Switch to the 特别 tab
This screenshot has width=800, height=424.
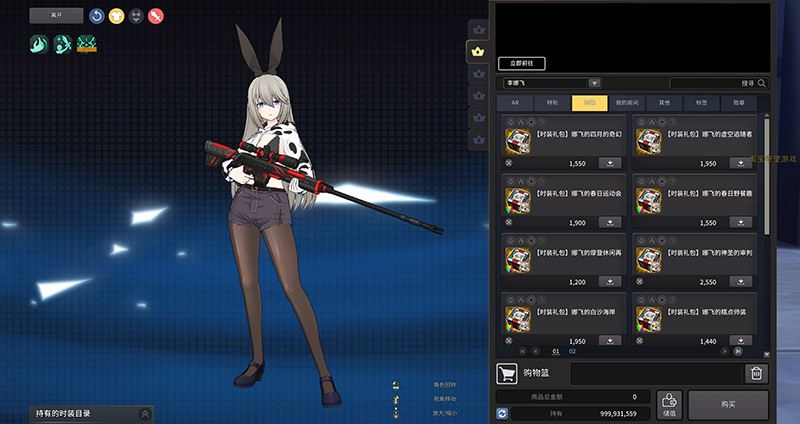coord(552,102)
